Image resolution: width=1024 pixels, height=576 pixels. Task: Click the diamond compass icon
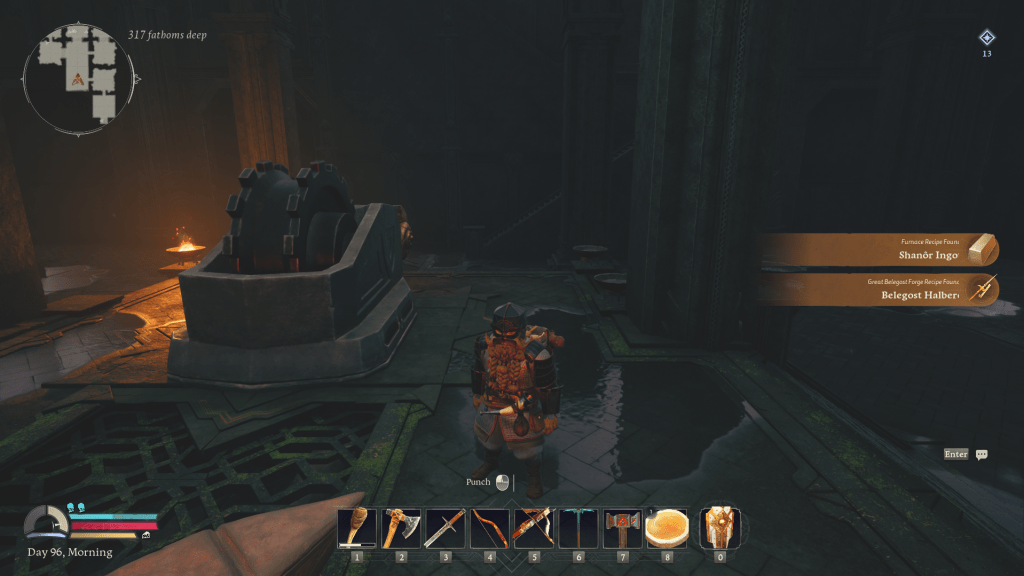(986, 37)
